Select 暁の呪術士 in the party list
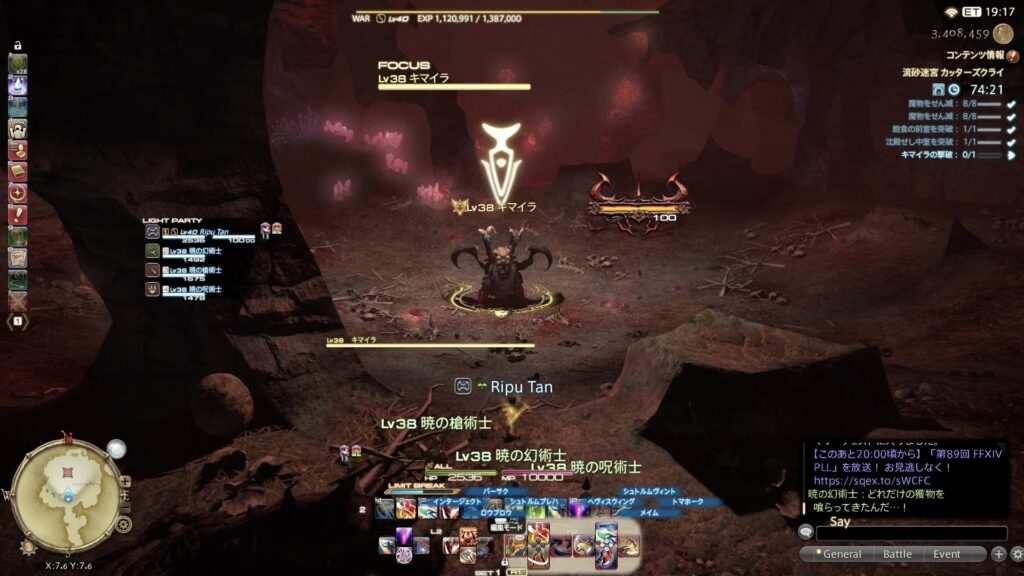This screenshot has width=1024, height=576. [x=198, y=290]
